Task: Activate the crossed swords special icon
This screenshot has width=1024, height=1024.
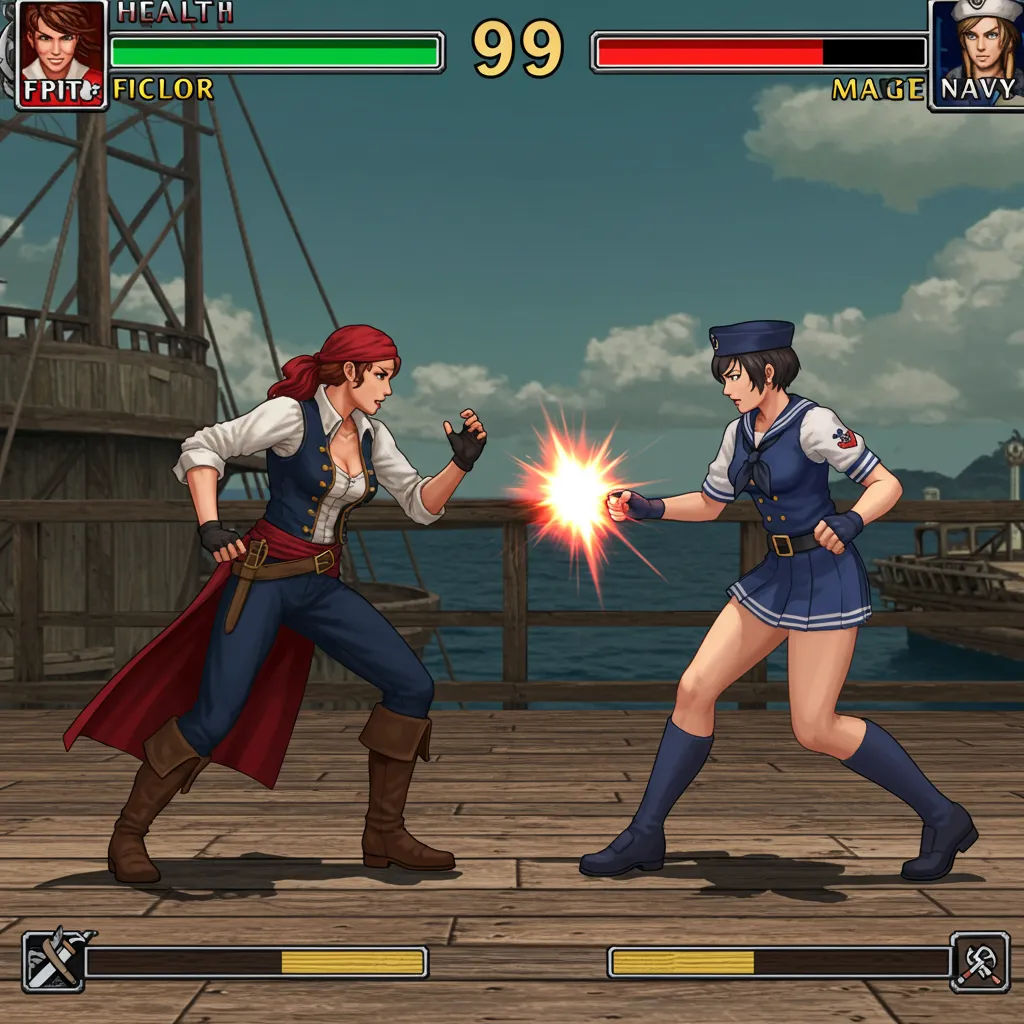Action: (x=53, y=962)
